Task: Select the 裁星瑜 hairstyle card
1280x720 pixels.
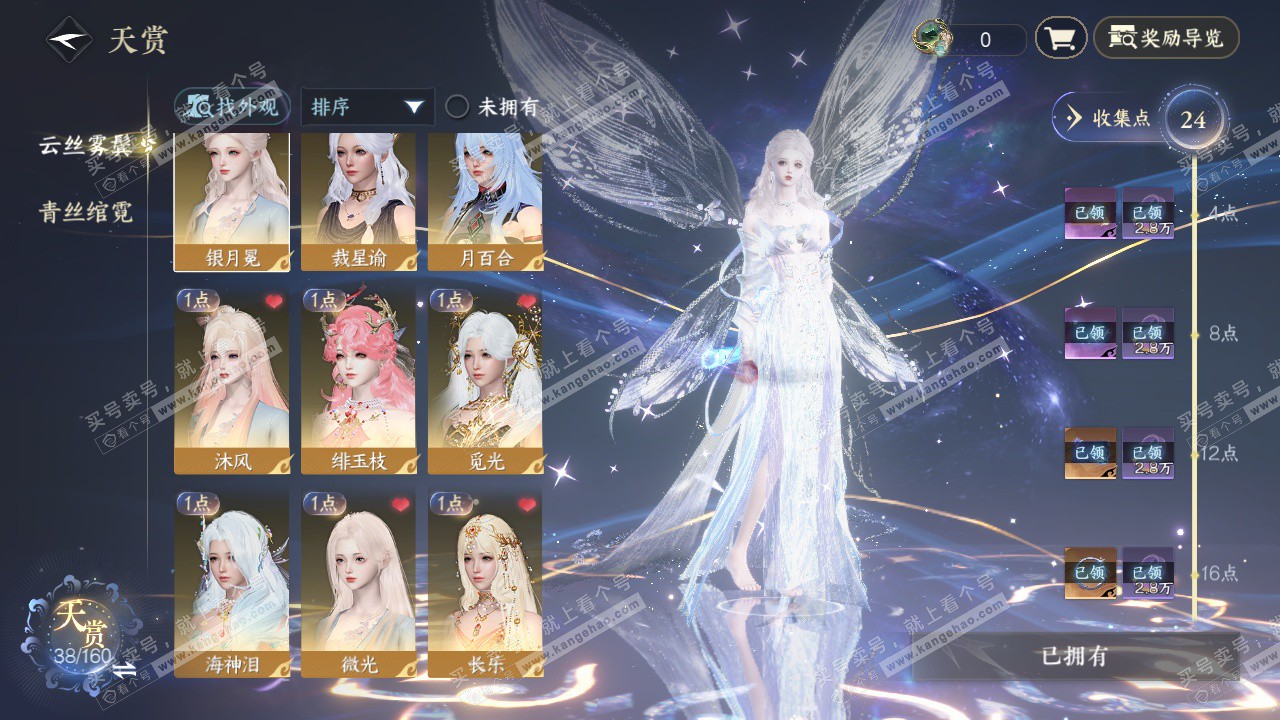Action: (358, 200)
